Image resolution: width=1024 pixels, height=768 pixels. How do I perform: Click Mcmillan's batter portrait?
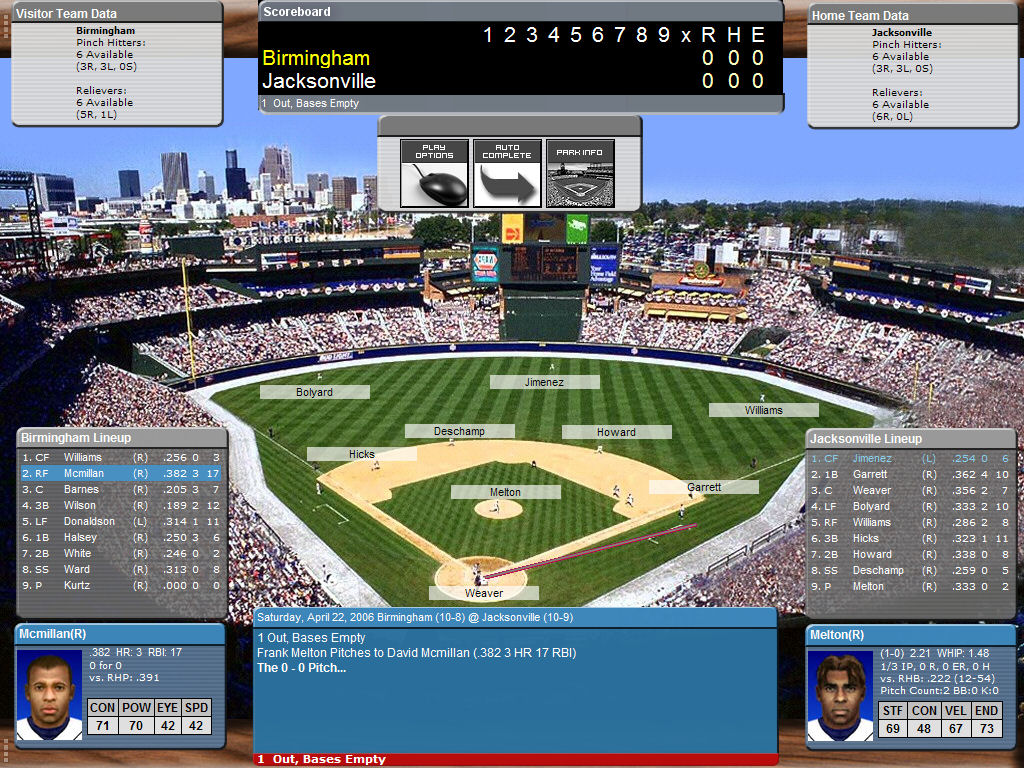pos(50,697)
